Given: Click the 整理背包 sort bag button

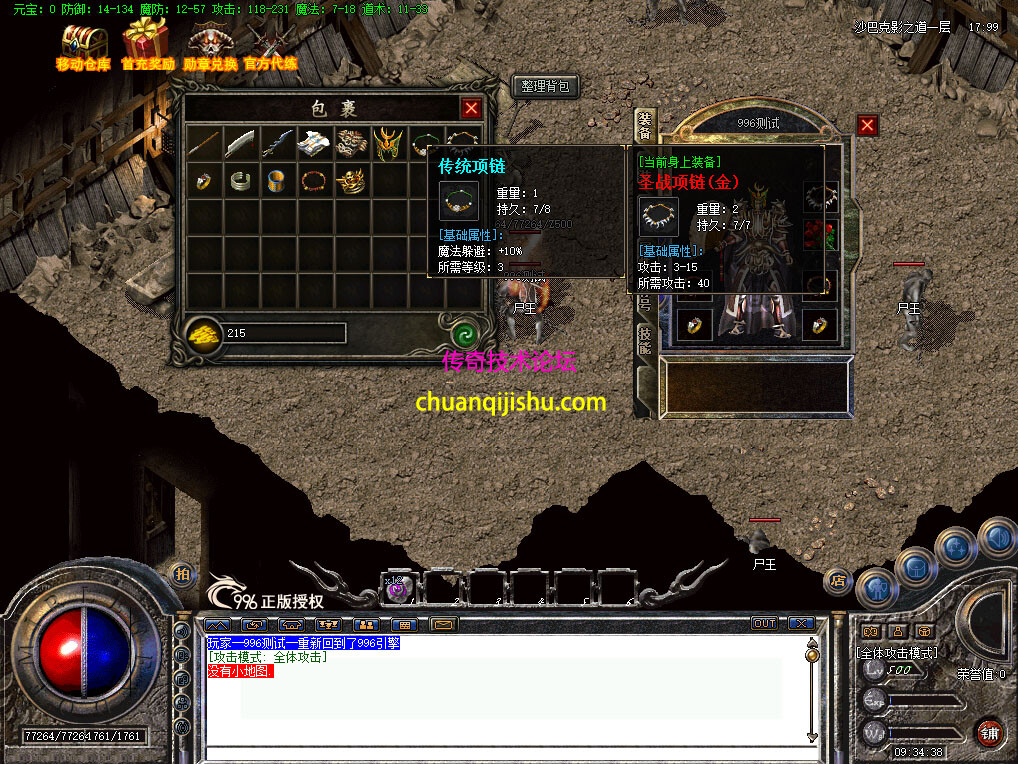Looking at the screenshot, I should [x=545, y=87].
